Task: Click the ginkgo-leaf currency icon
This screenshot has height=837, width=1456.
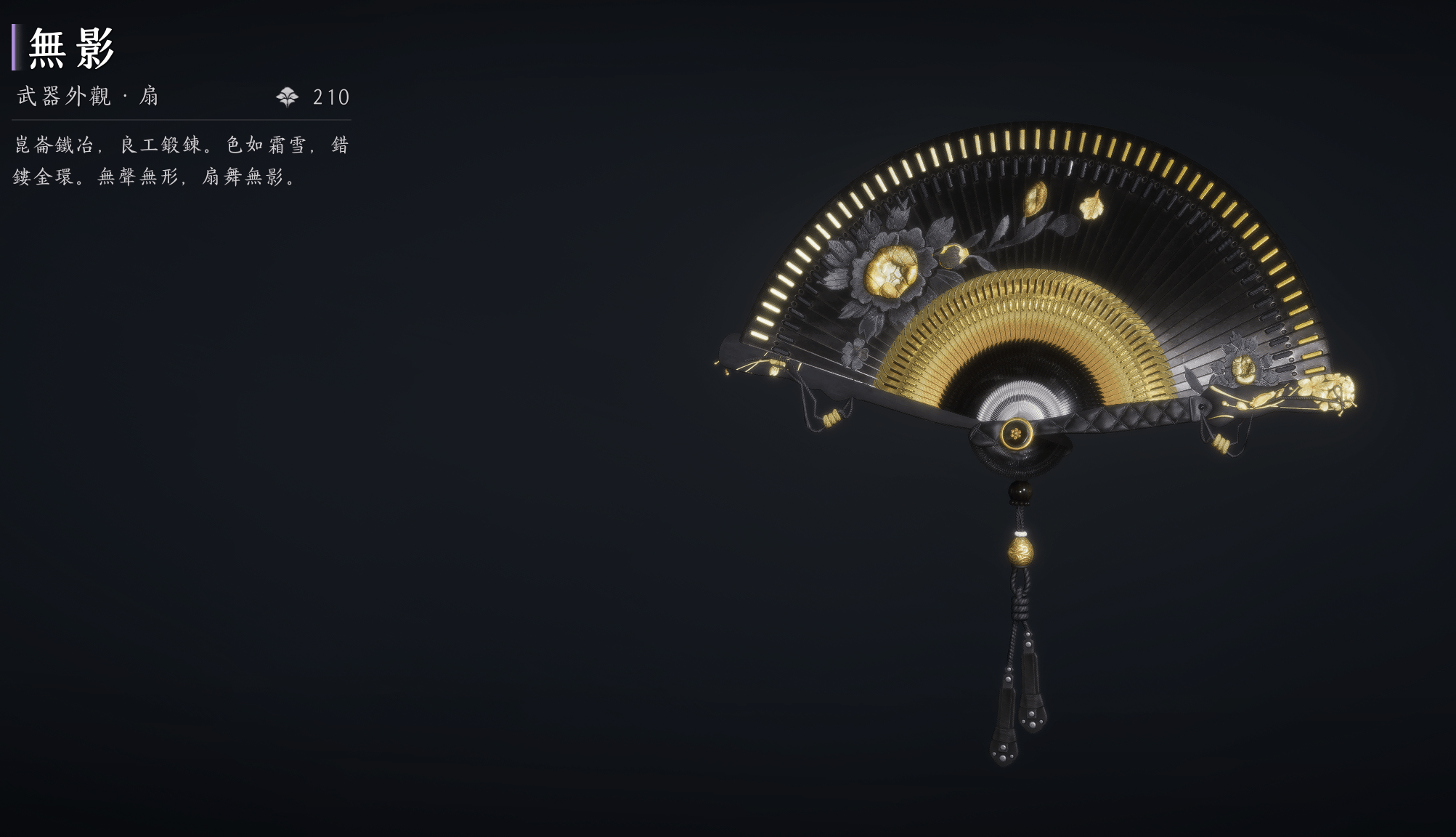Action: click(288, 95)
